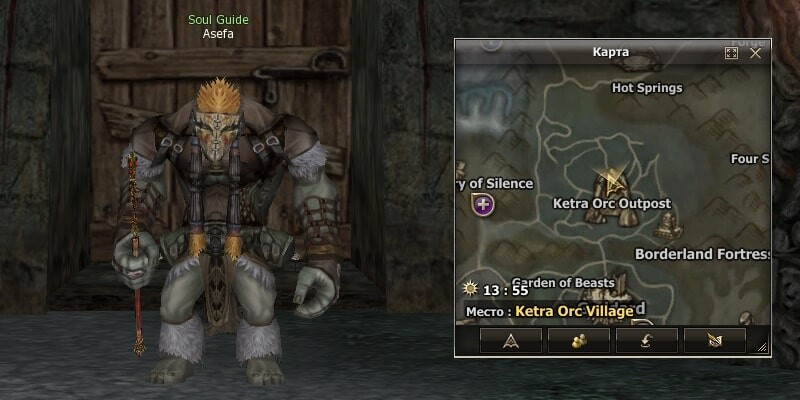Click the Hot Springs label on map

coord(647,88)
